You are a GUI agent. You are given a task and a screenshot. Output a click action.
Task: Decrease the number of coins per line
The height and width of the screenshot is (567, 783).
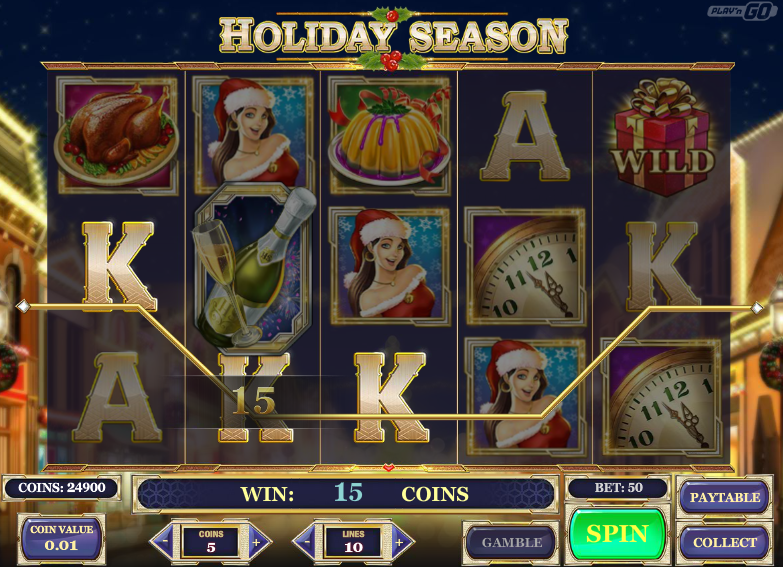click(164, 542)
